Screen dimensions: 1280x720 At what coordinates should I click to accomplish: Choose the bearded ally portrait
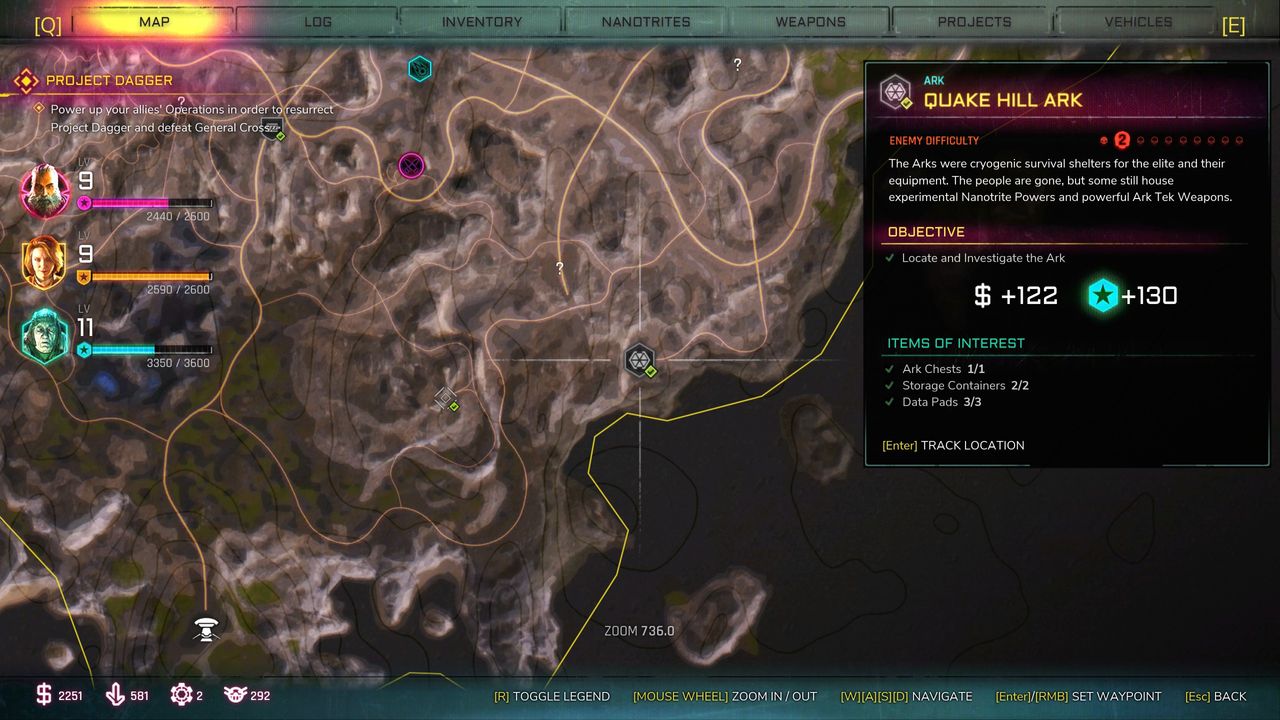46,191
